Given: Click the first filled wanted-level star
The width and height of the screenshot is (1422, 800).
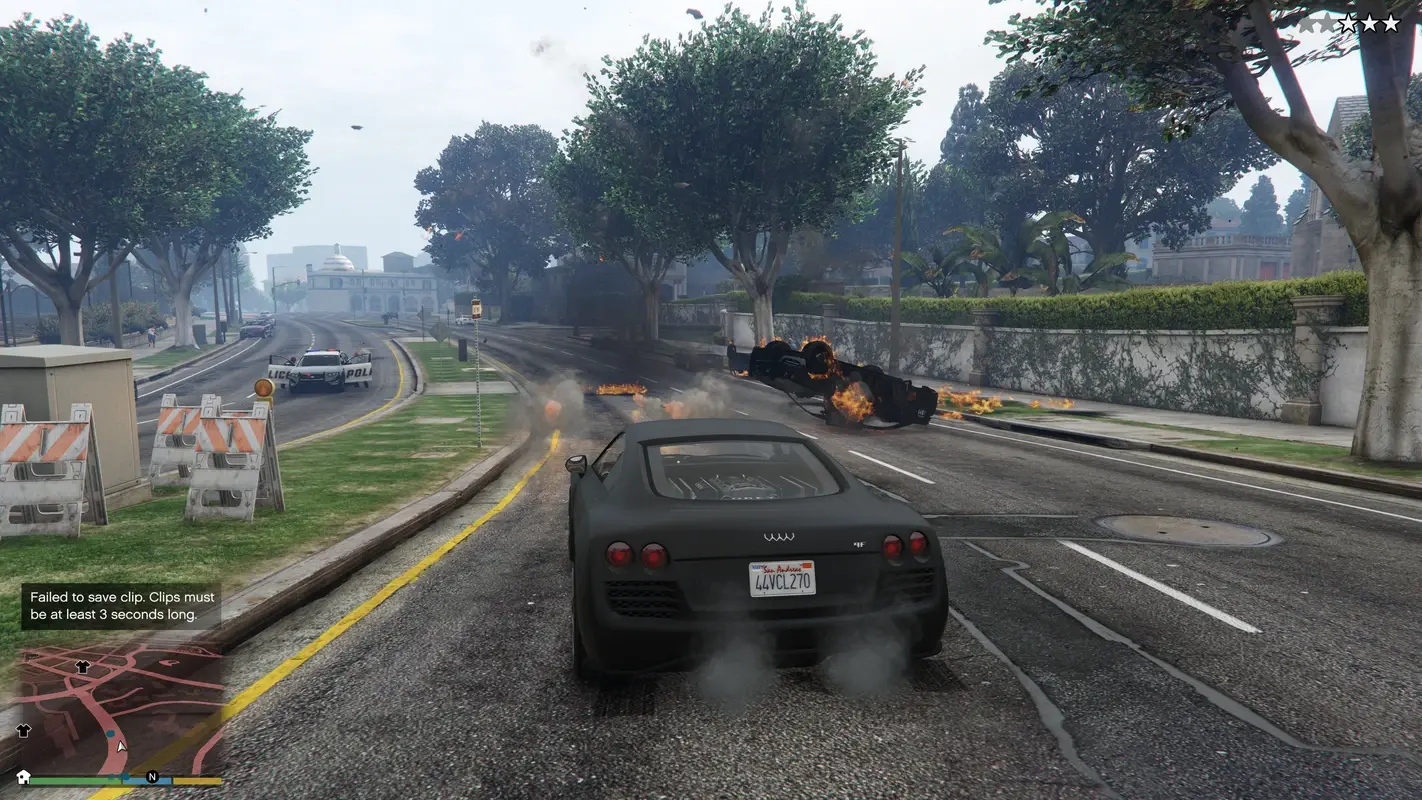Looking at the screenshot, I should (x=1350, y=21).
